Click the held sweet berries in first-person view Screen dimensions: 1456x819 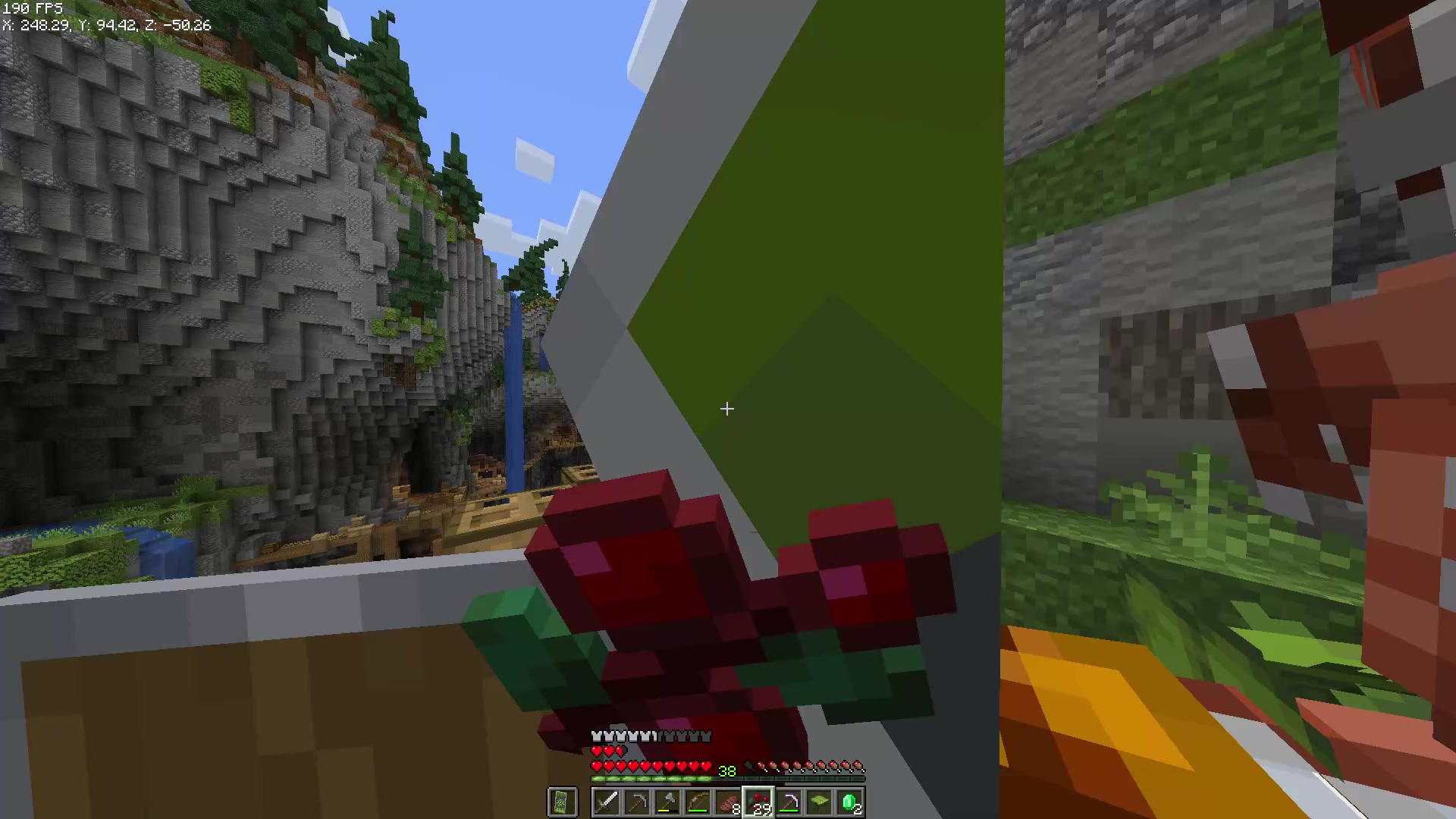point(682,599)
